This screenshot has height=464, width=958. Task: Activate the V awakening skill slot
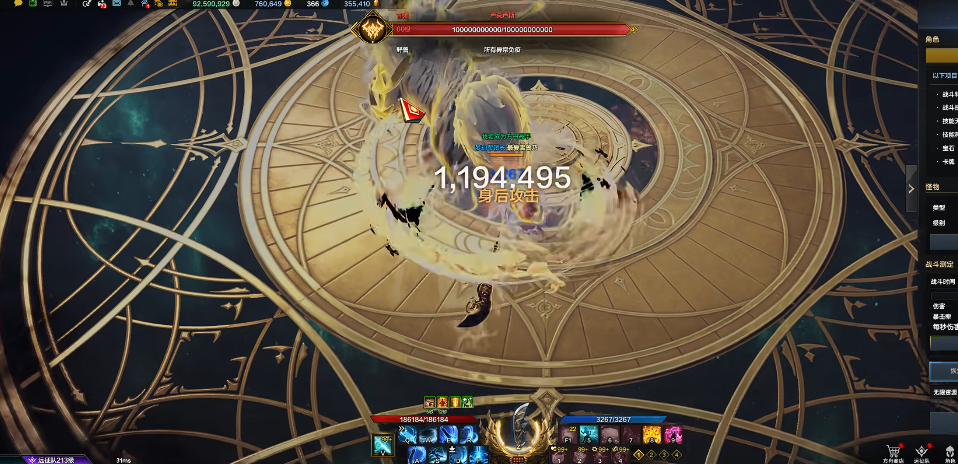pos(383,445)
